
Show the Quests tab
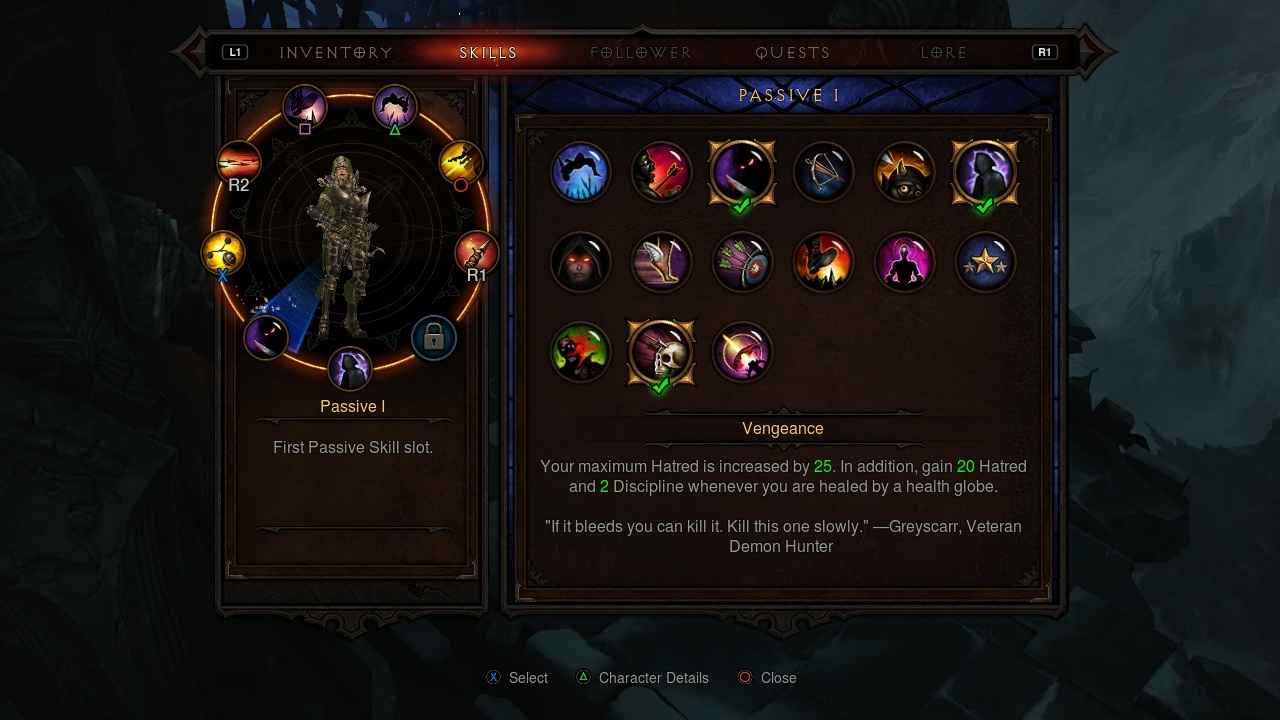[x=793, y=53]
